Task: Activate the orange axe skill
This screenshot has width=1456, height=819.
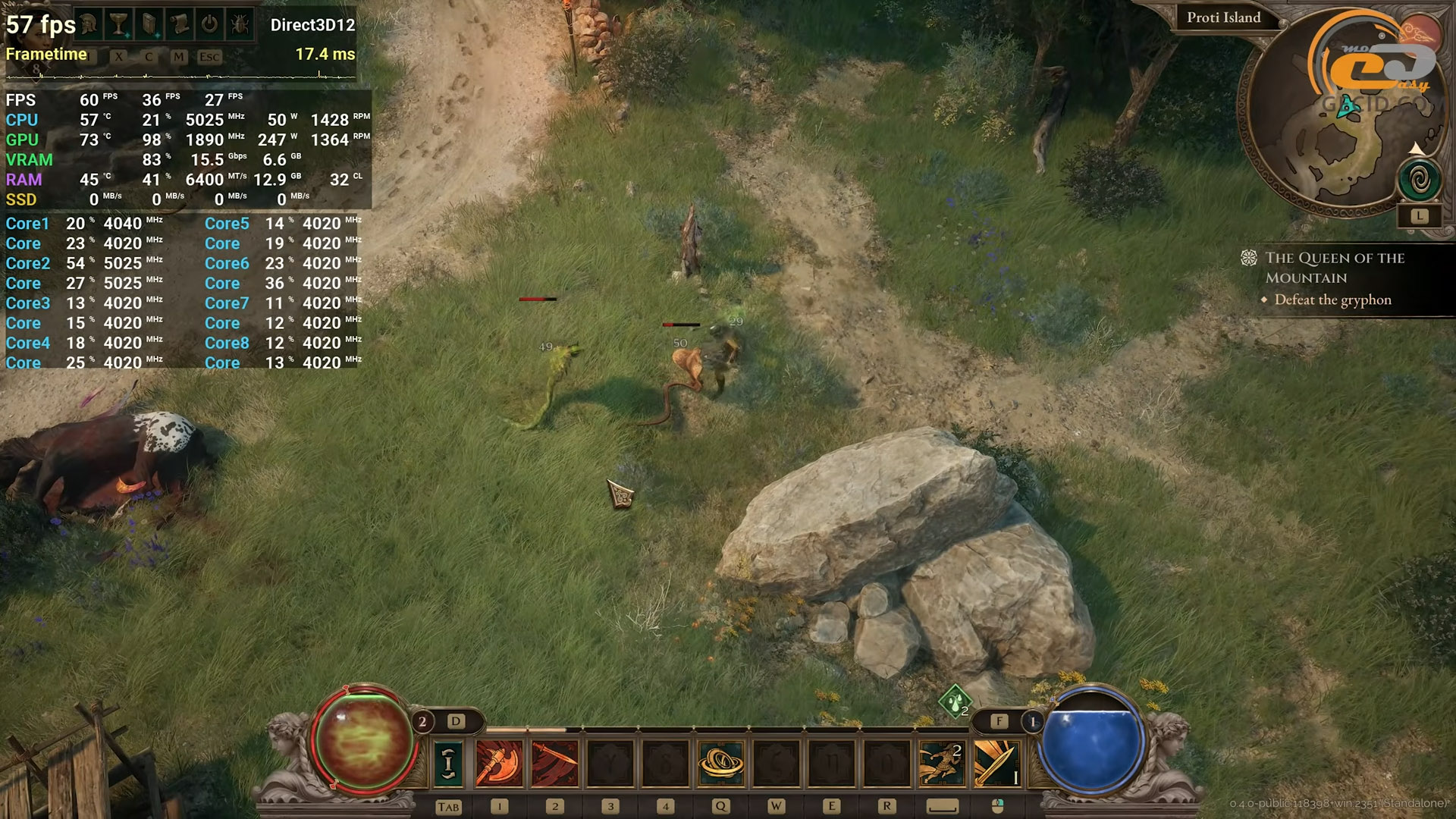Action: click(x=499, y=762)
